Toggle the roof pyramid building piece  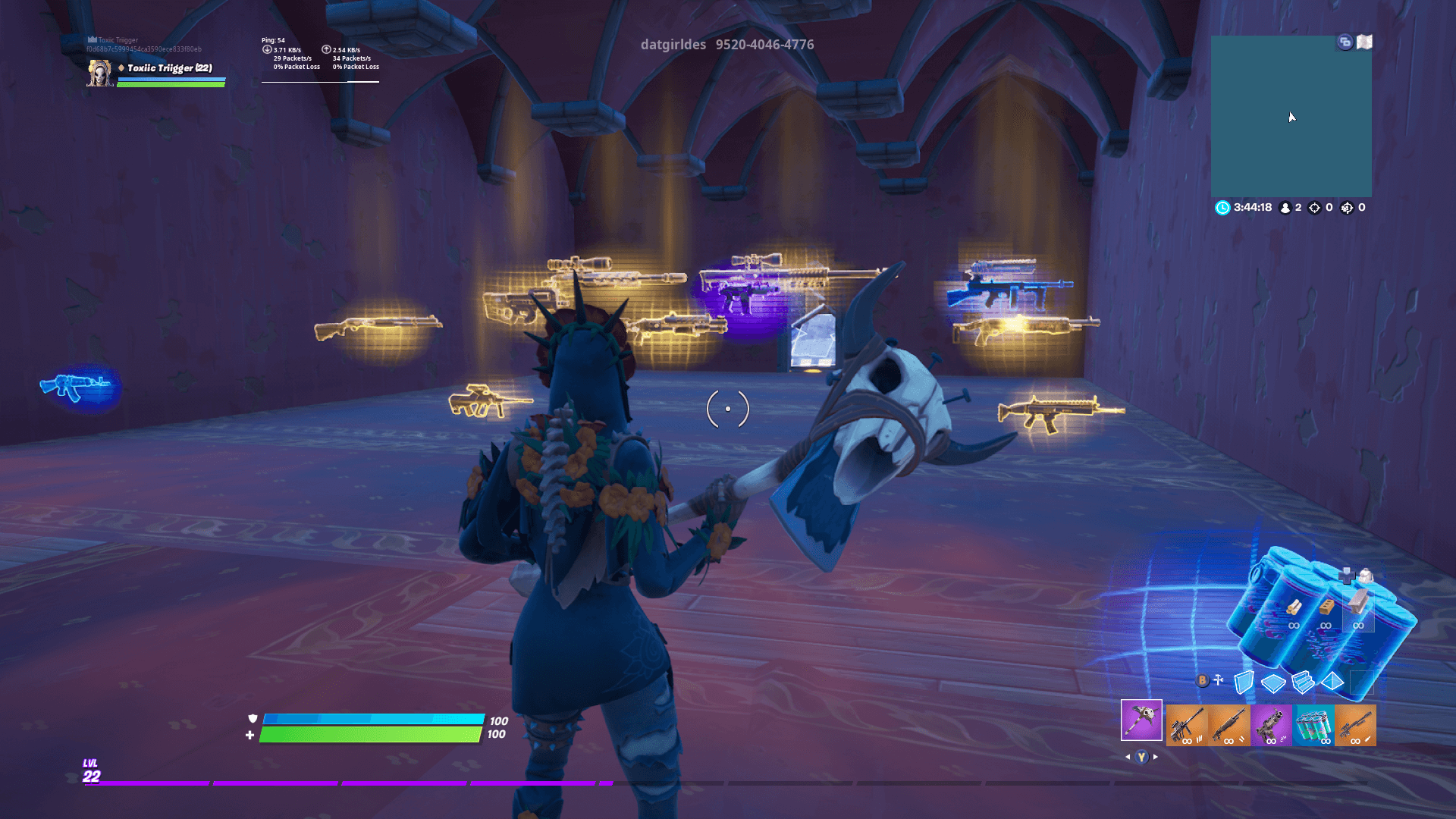[x=1332, y=682]
